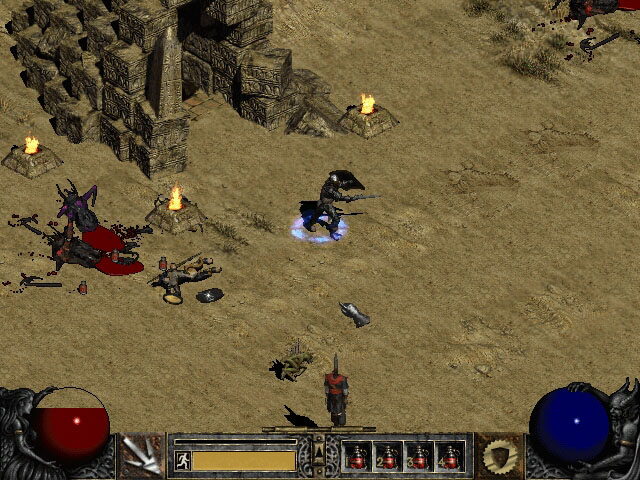Select the left-hand attack skill icon
The image size is (640, 480).
coord(141,456)
